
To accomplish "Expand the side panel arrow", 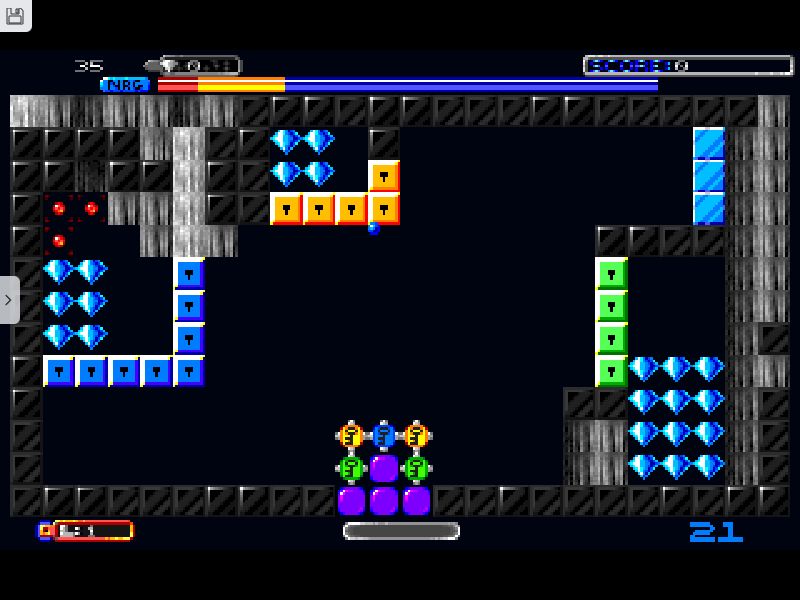I will pyautogui.click(x=9, y=300).
